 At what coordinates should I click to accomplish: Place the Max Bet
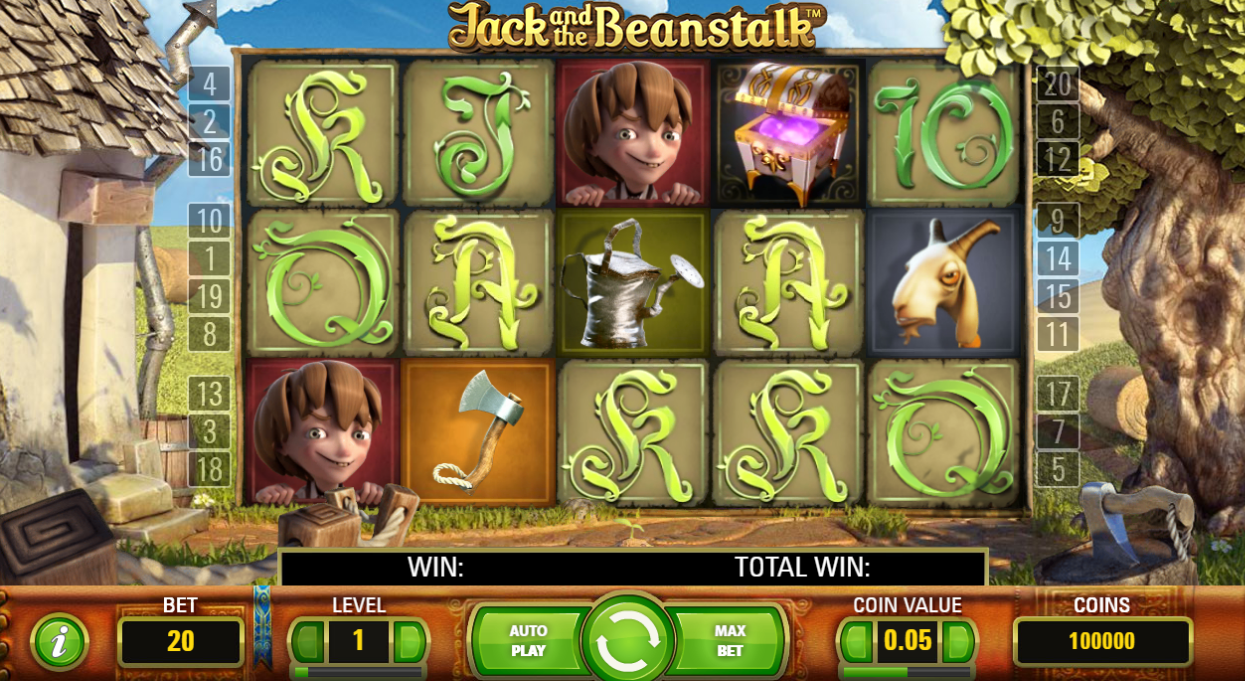(730, 641)
